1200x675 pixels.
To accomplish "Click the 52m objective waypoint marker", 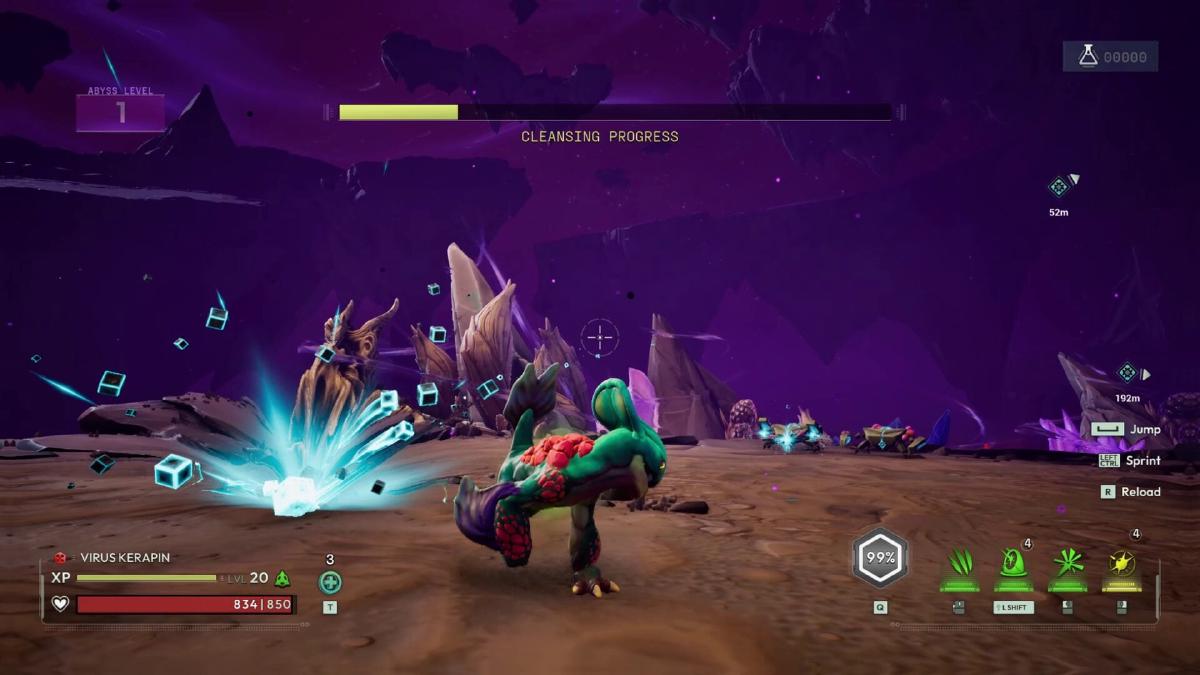I will click(1059, 186).
